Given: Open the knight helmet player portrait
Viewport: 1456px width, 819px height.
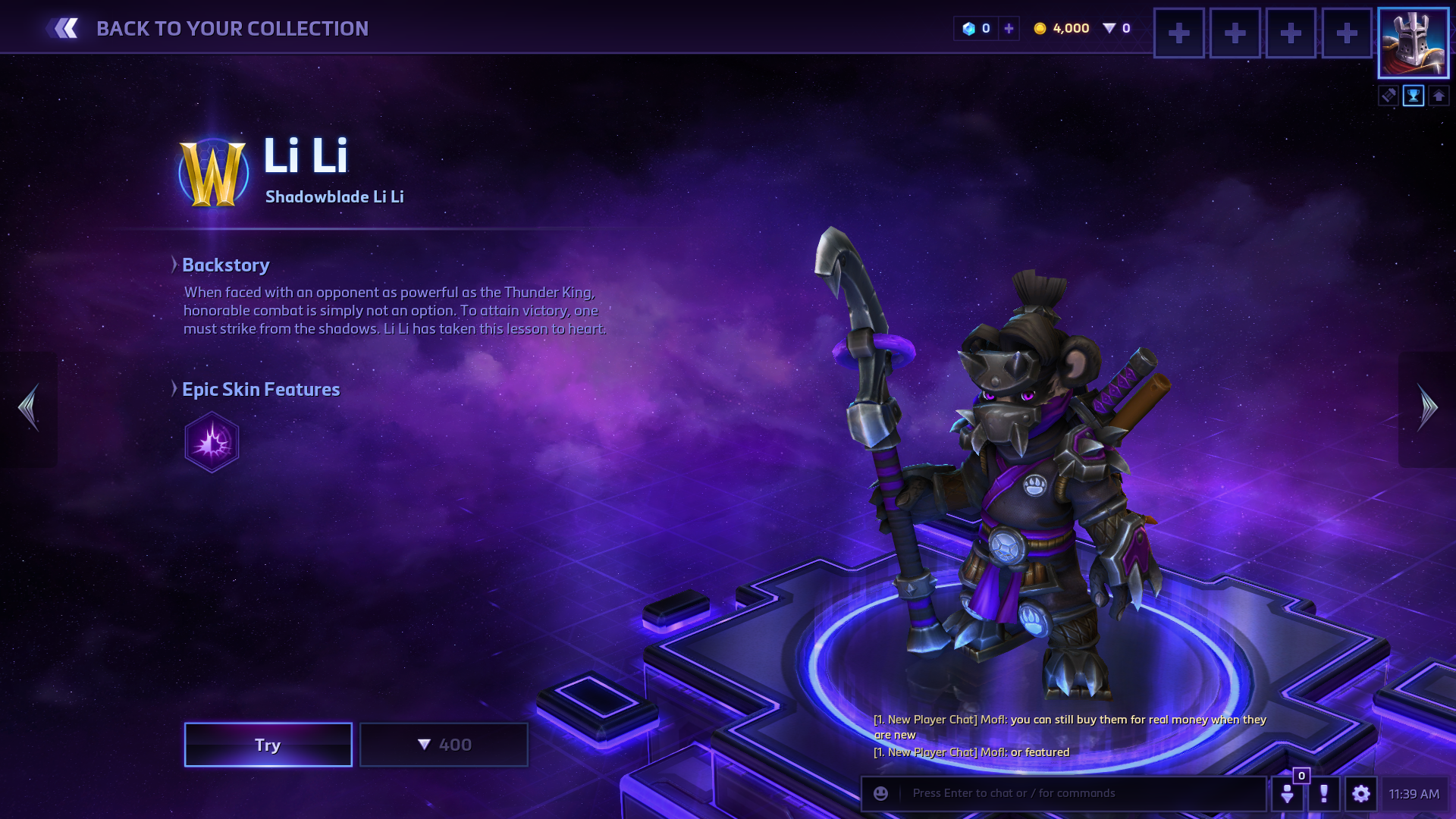Looking at the screenshot, I should click(1413, 43).
